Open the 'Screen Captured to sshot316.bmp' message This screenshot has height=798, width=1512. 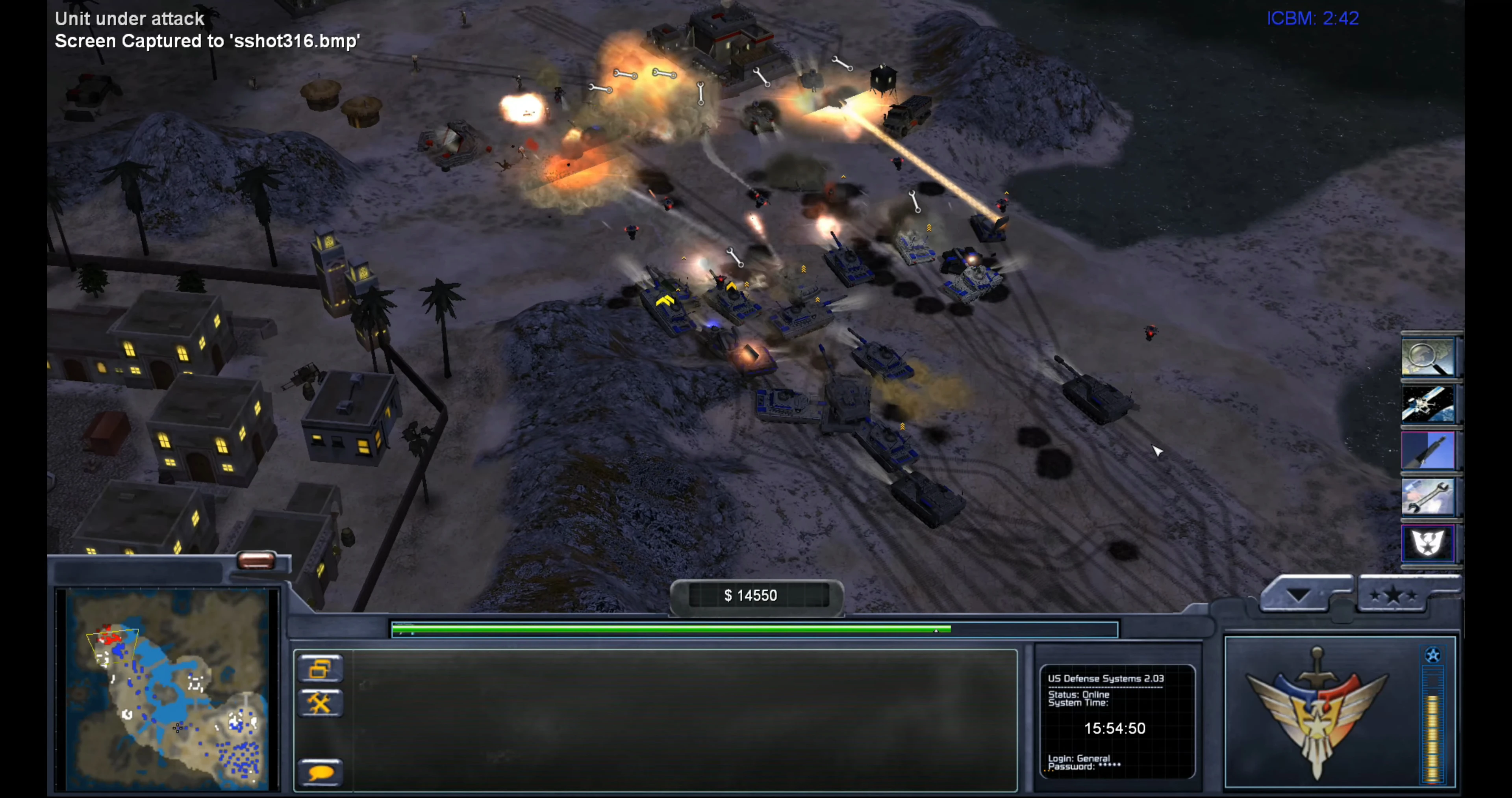pos(207,41)
